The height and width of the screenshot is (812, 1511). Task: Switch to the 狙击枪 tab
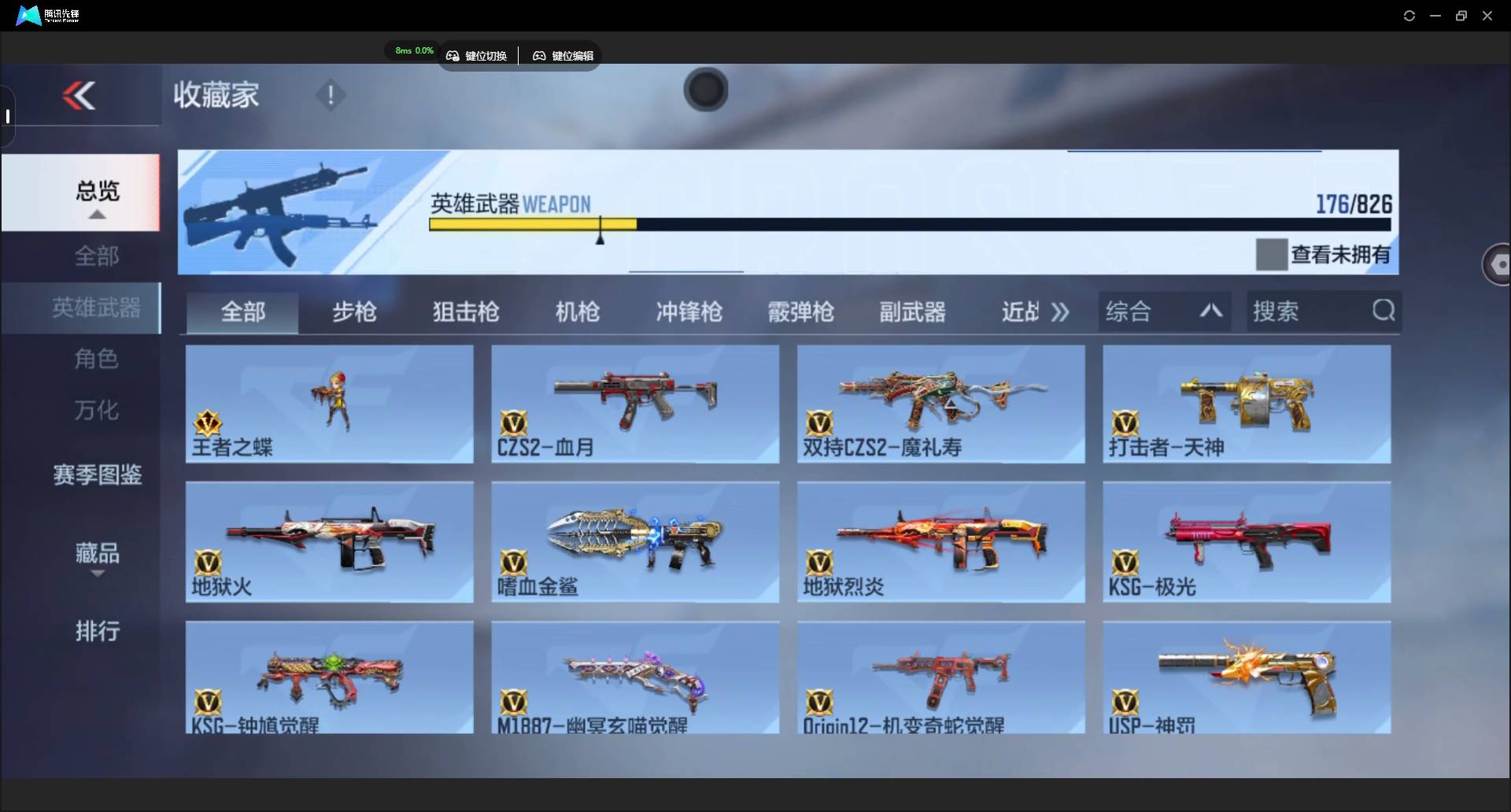[x=465, y=312]
